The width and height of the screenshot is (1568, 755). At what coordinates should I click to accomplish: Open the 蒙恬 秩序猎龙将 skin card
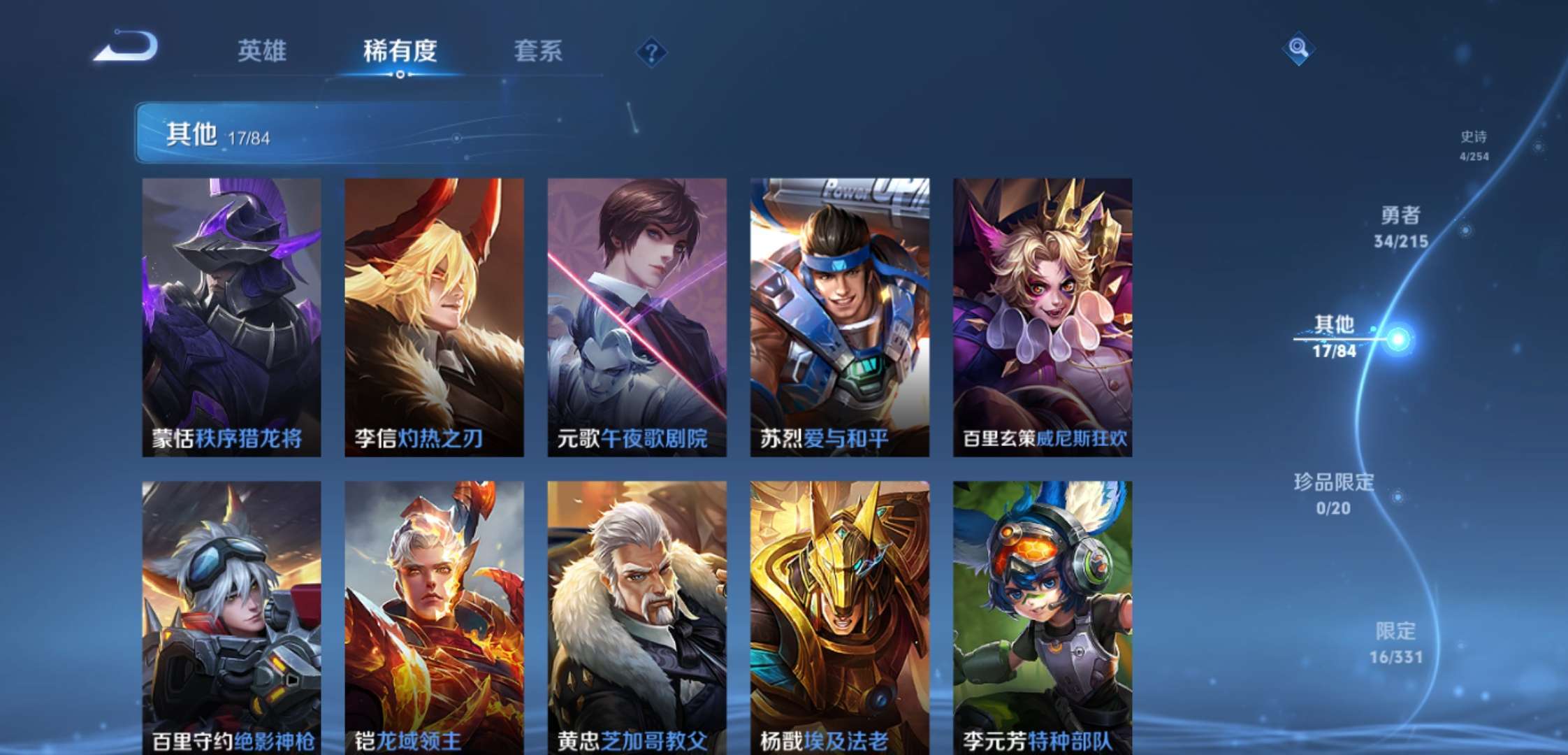(x=231, y=317)
